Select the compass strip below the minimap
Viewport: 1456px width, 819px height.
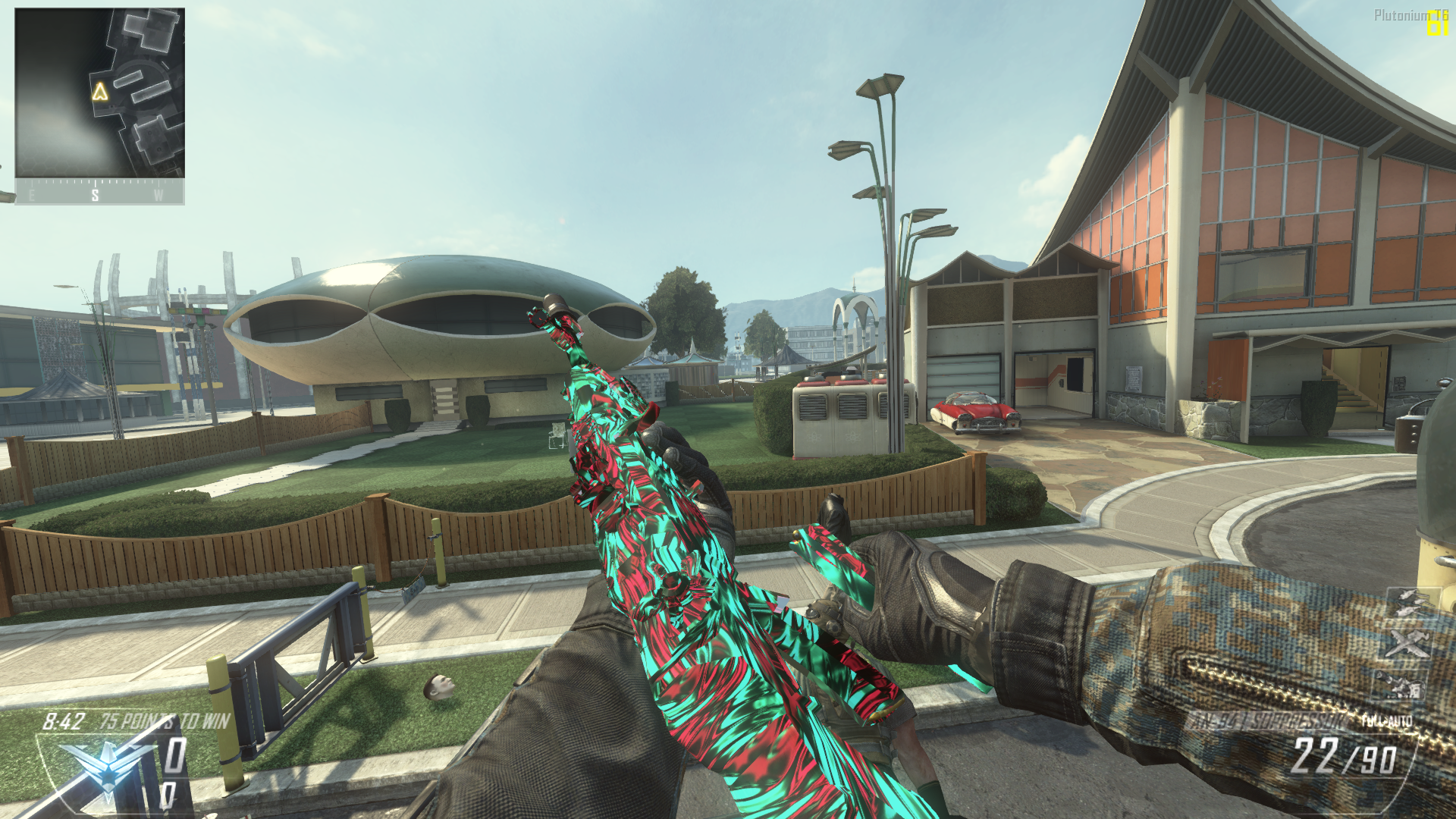[99, 193]
